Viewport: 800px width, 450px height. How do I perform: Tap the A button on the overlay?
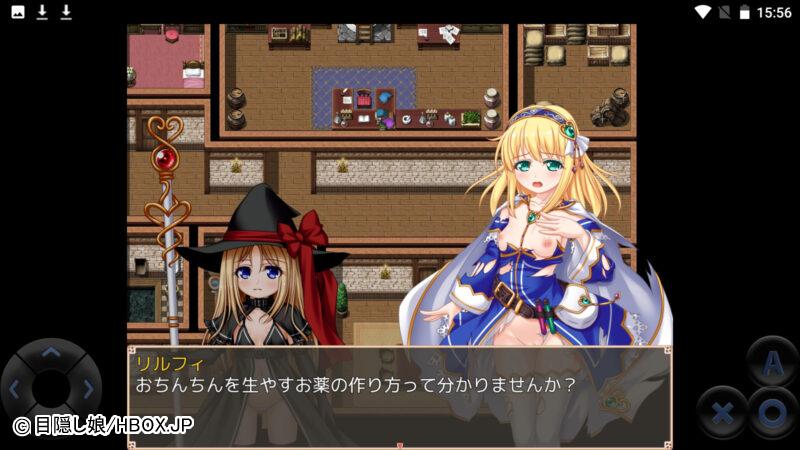(772, 362)
